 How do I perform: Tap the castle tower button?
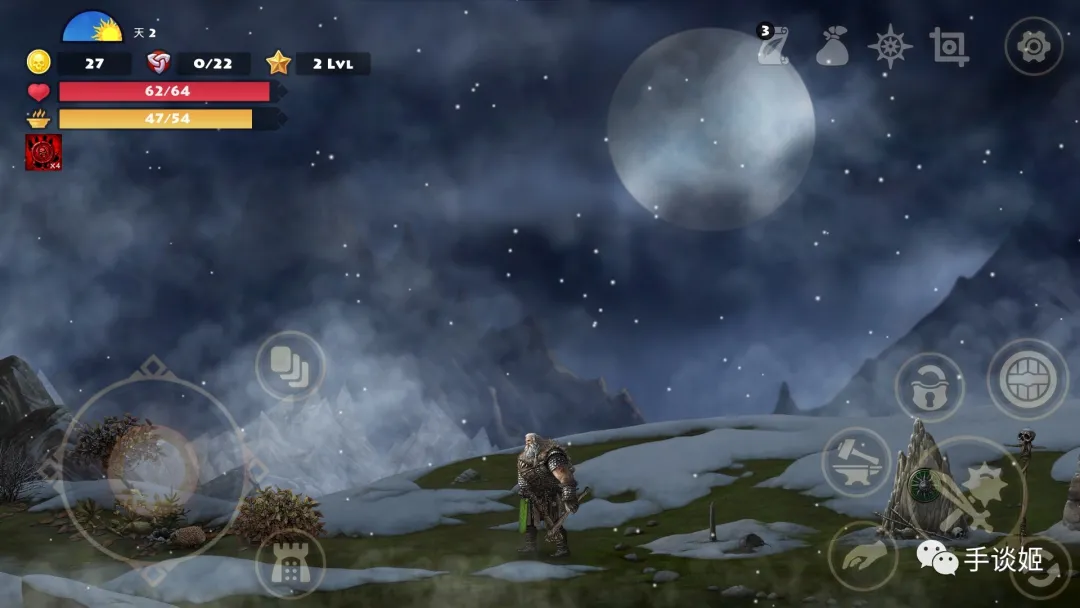point(290,564)
